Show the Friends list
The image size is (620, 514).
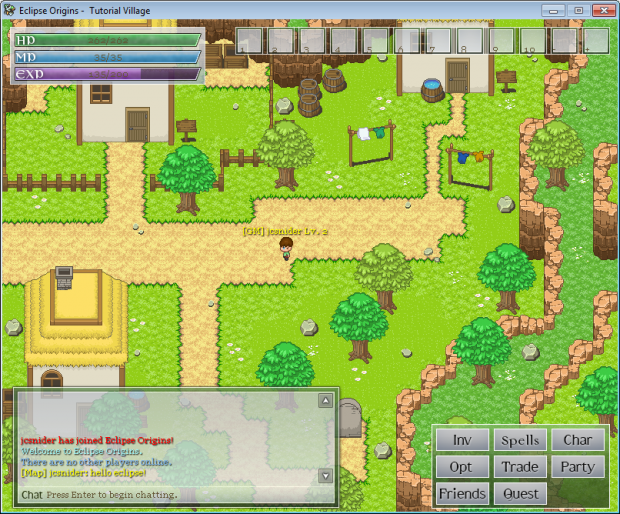tap(462, 494)
